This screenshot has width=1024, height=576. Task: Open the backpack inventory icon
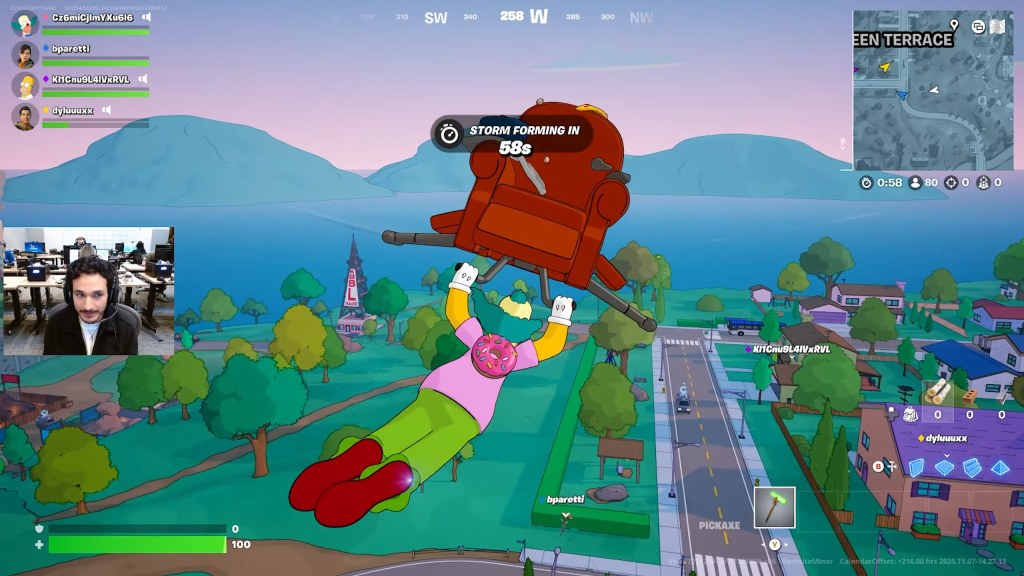point(910,414)
